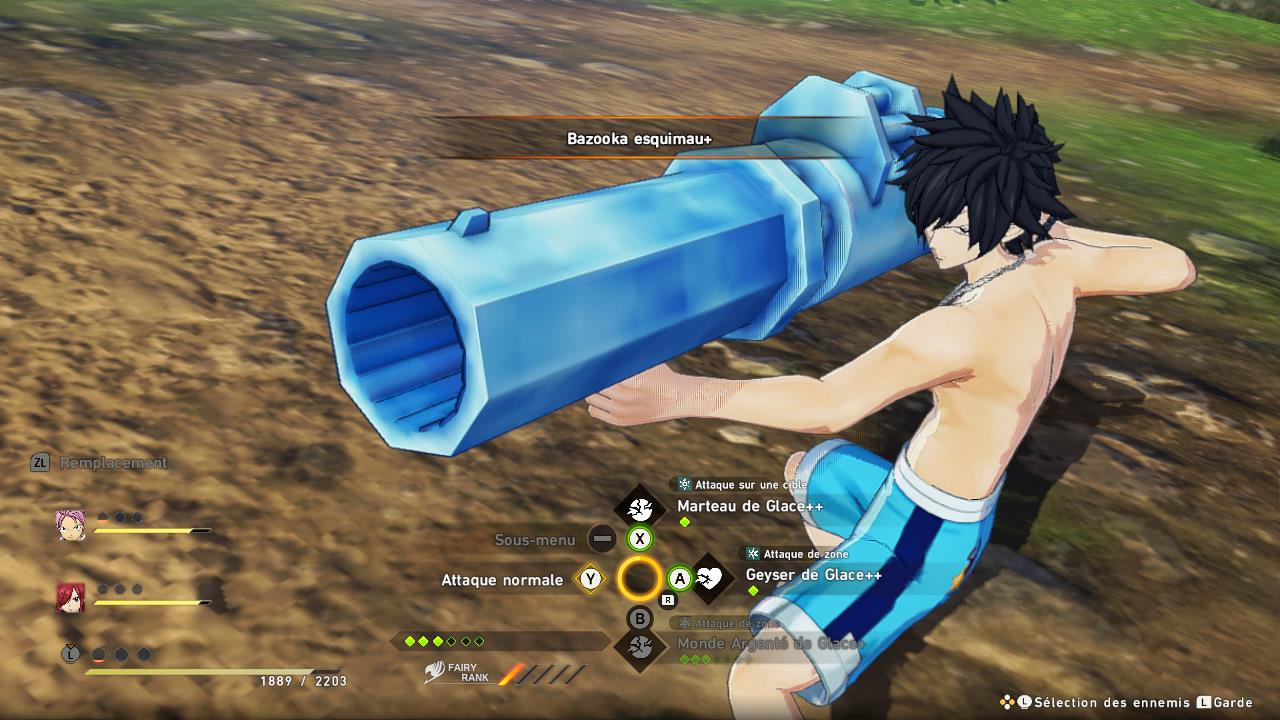
Task: Choose Attaque normale in the command wheel
Action: pyautogui.click(x=502, y=580)
